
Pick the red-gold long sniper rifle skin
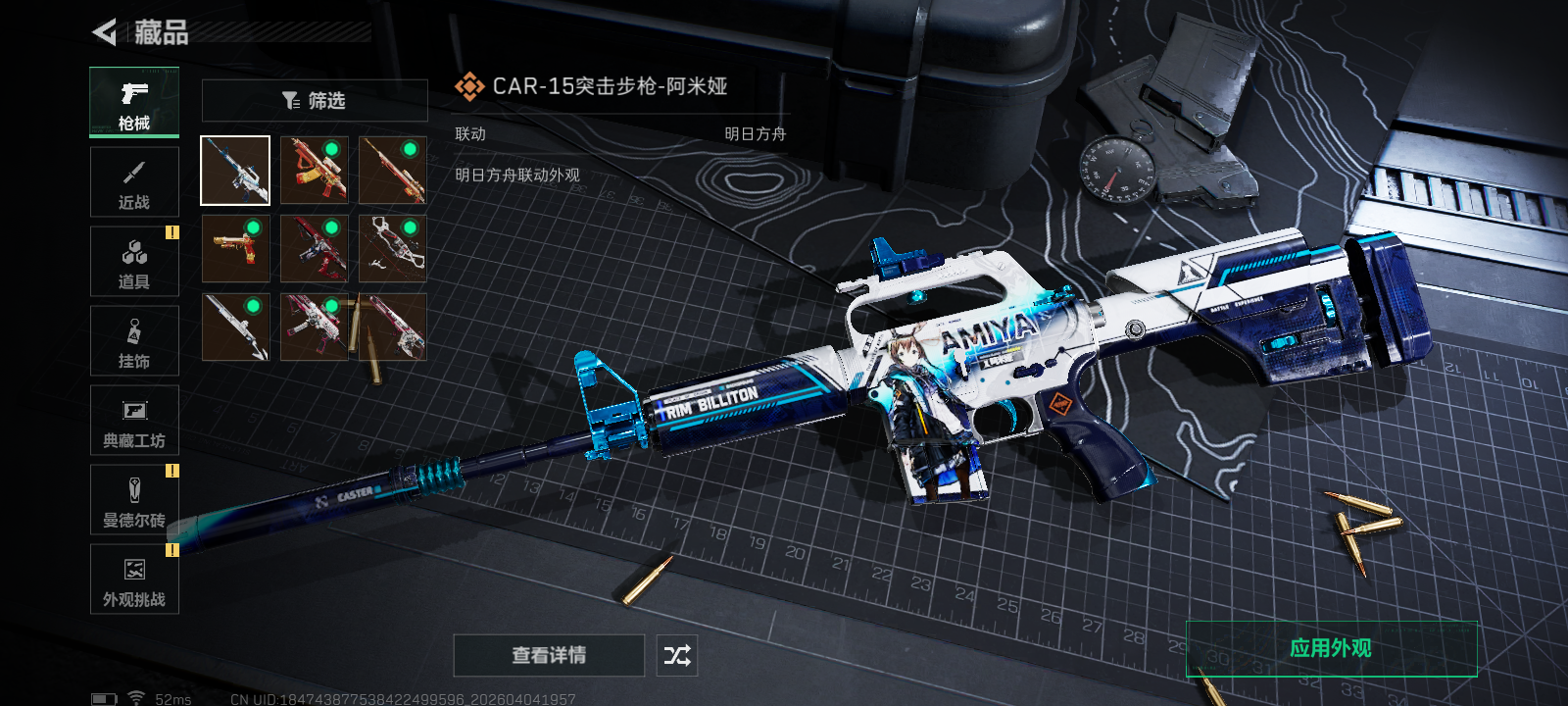point(392,171)
